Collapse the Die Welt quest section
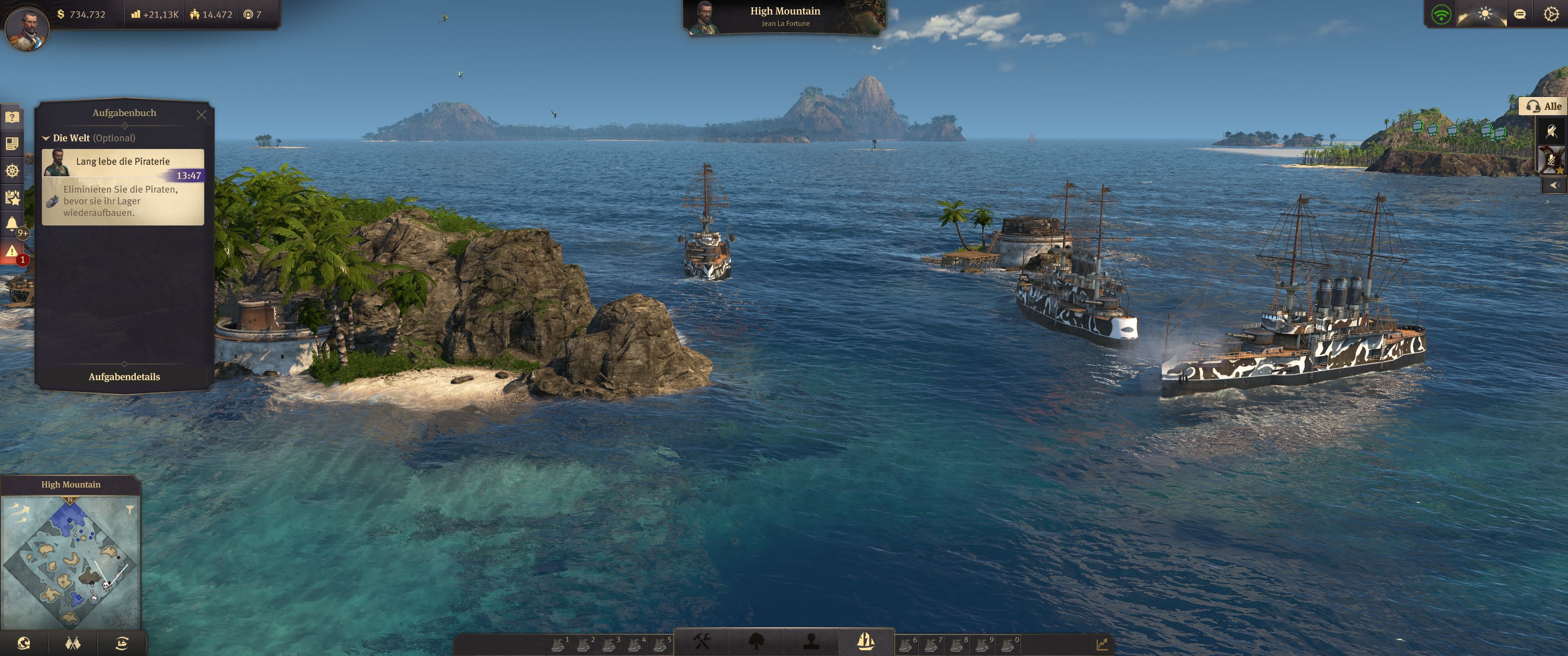Image resolution: width=1568 pixels, height=656 pixels. tap(46, 138)
